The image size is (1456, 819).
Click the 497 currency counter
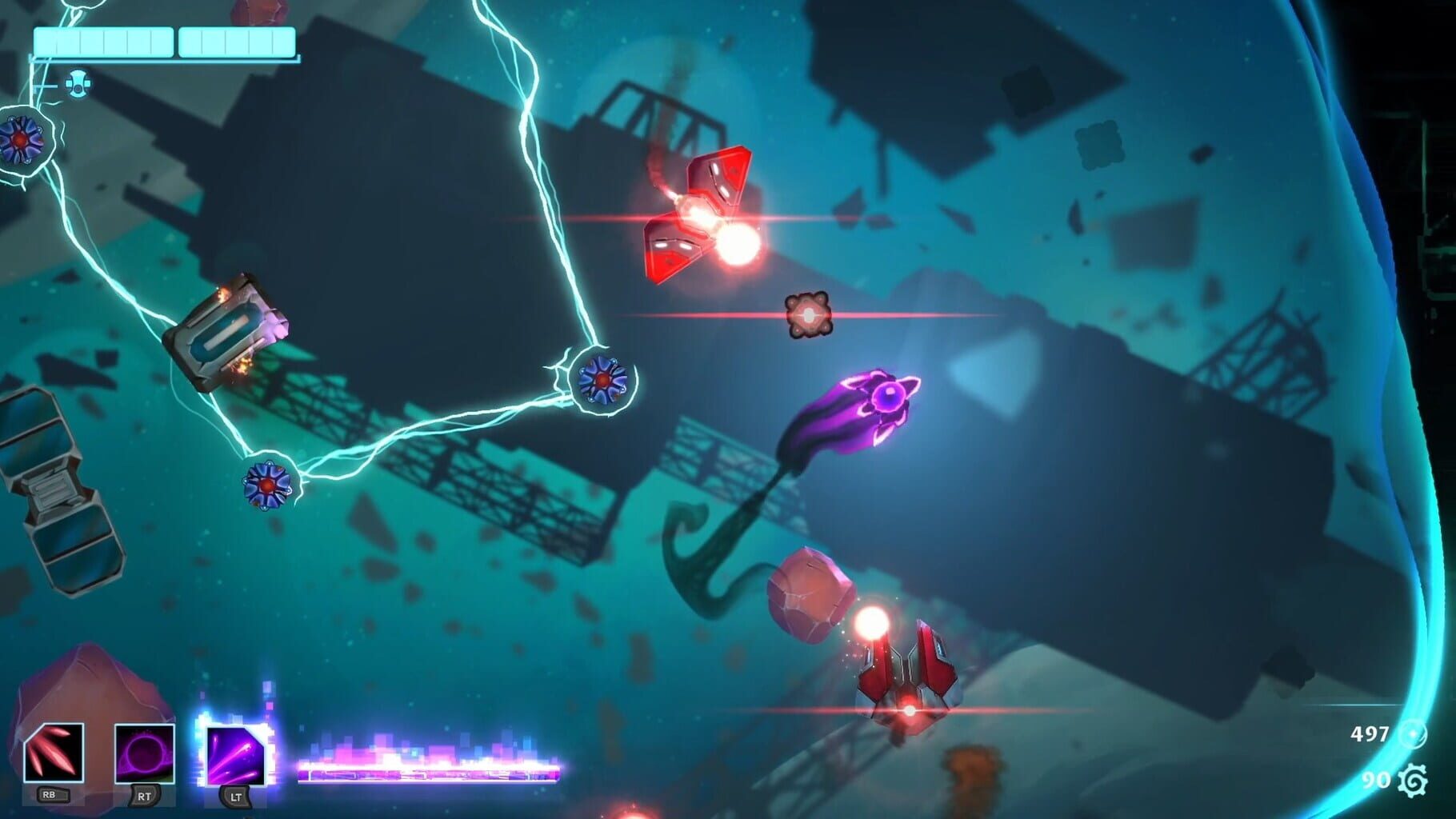tap(1370, 734)
